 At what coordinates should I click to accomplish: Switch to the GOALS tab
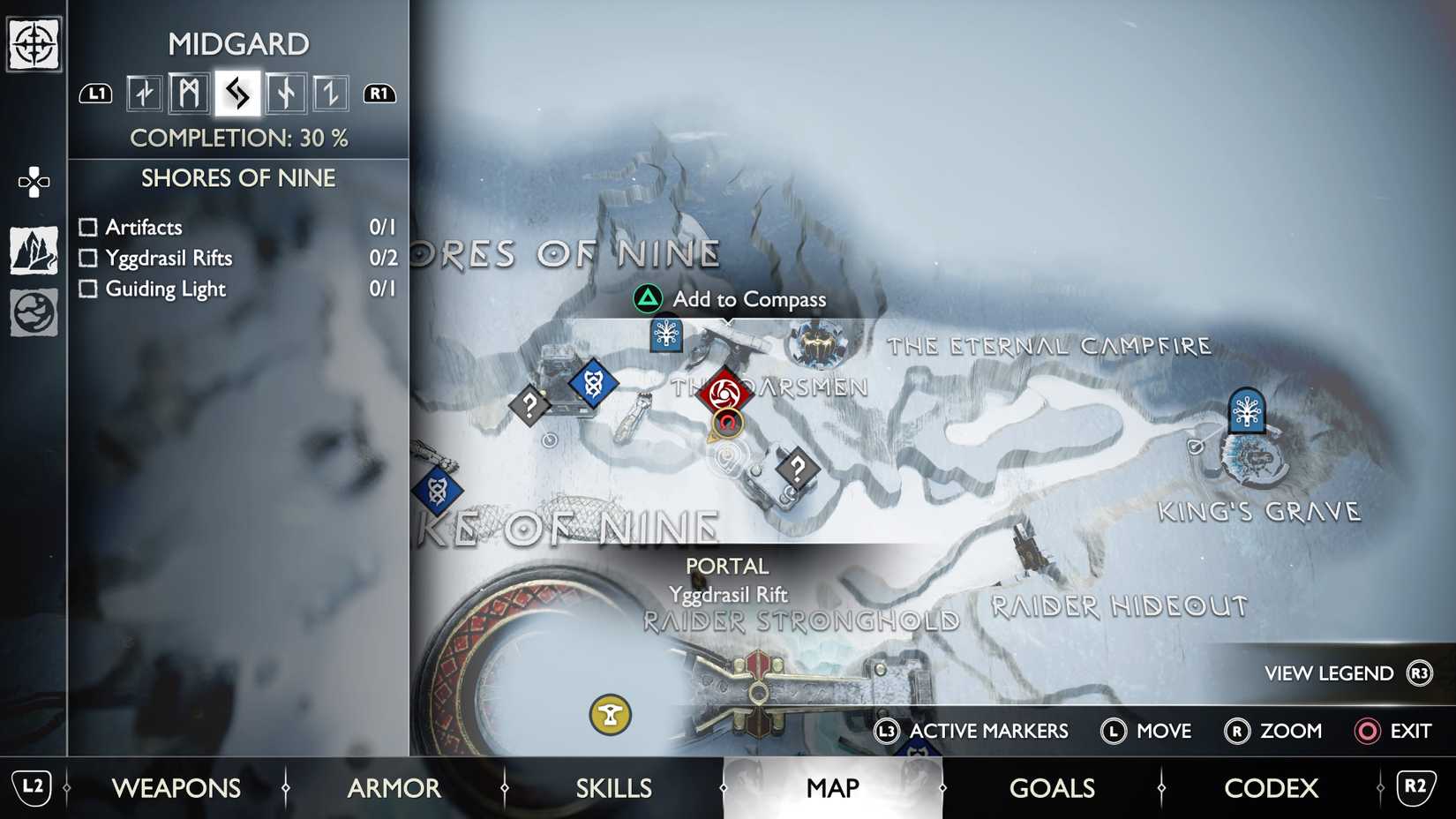pyautogui.click(x=1052, y=788)
